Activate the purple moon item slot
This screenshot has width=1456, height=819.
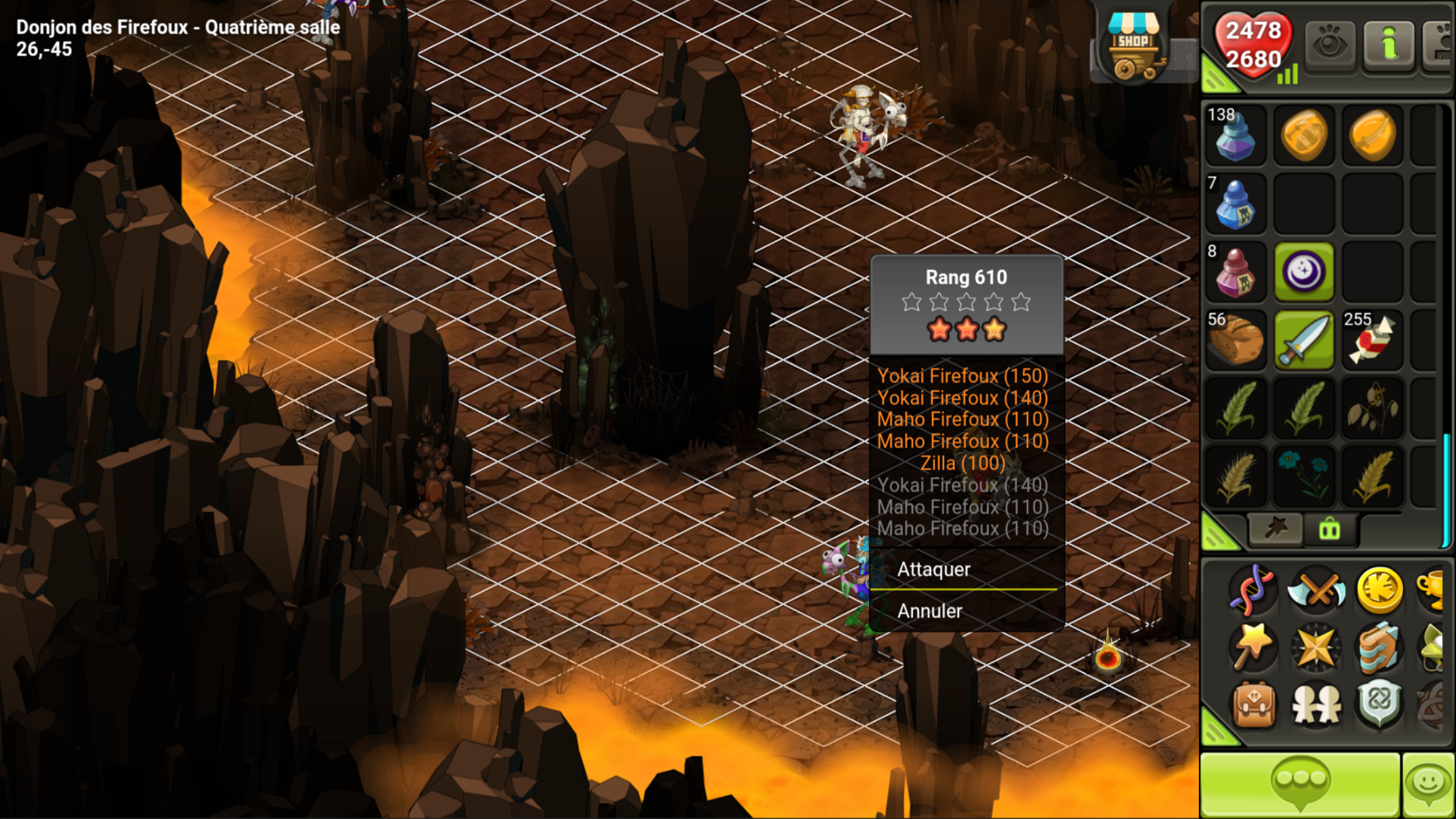click(x=1304, y=272)
